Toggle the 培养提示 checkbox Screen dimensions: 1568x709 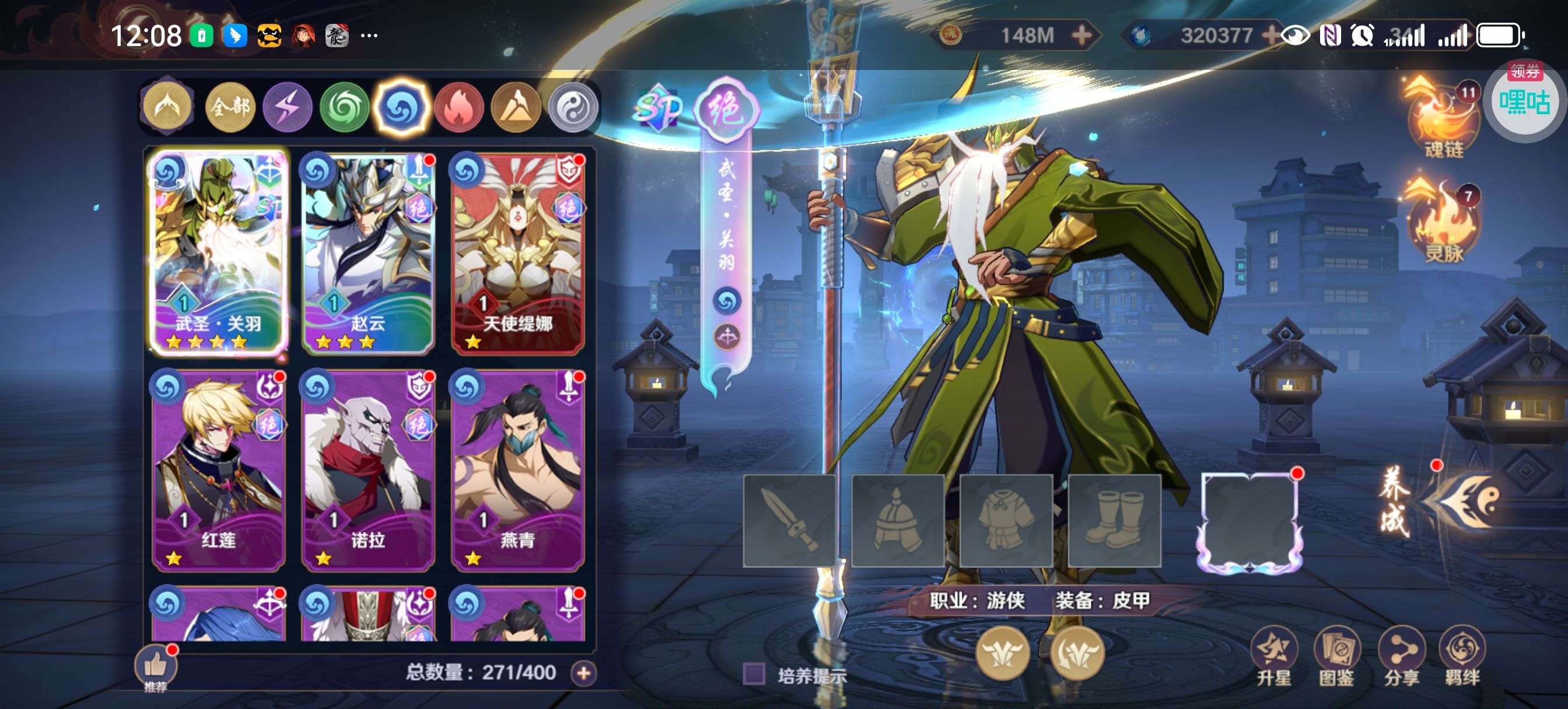(x=754, y=675)
